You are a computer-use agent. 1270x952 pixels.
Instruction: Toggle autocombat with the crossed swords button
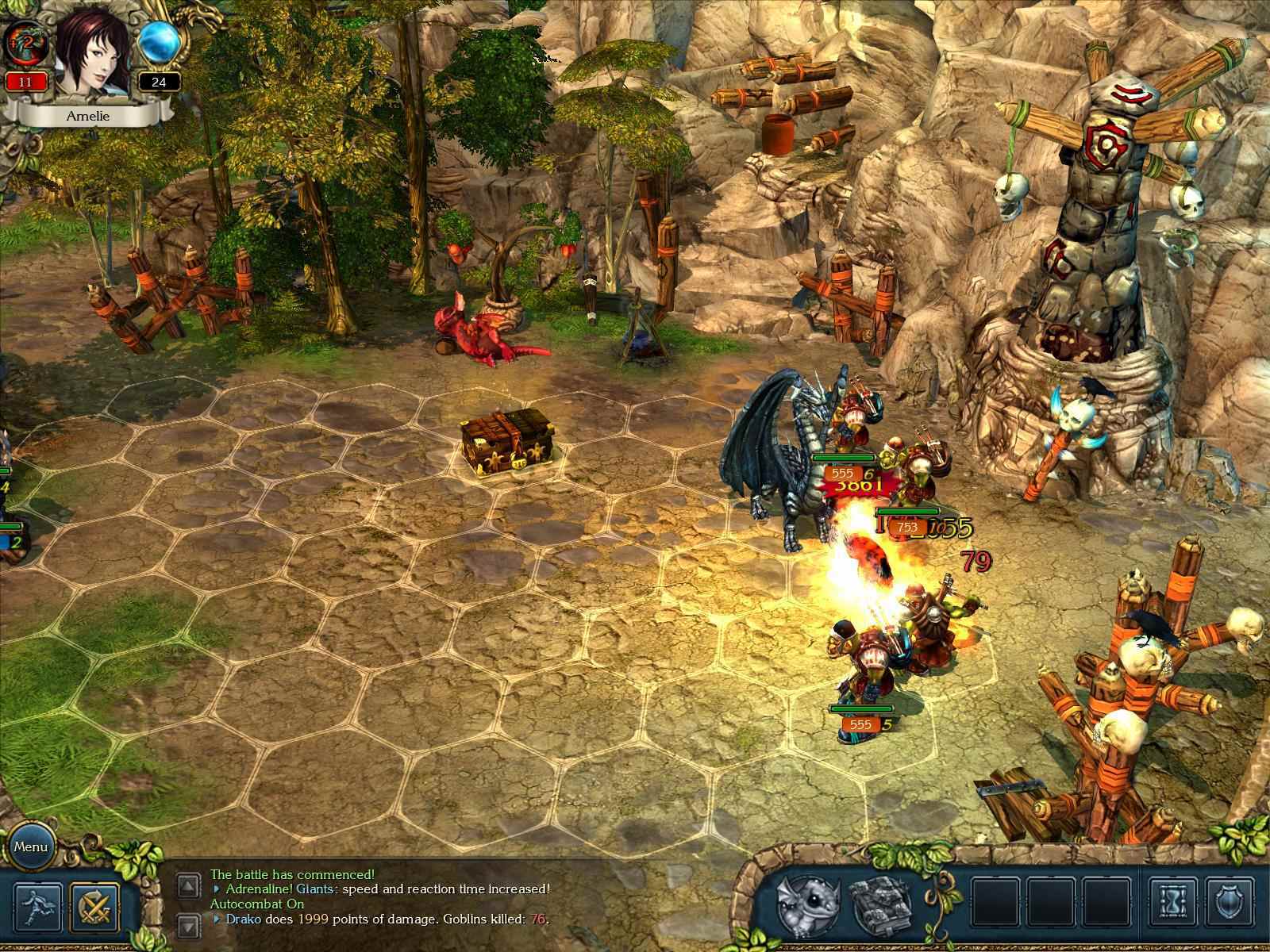coord(95,908)
